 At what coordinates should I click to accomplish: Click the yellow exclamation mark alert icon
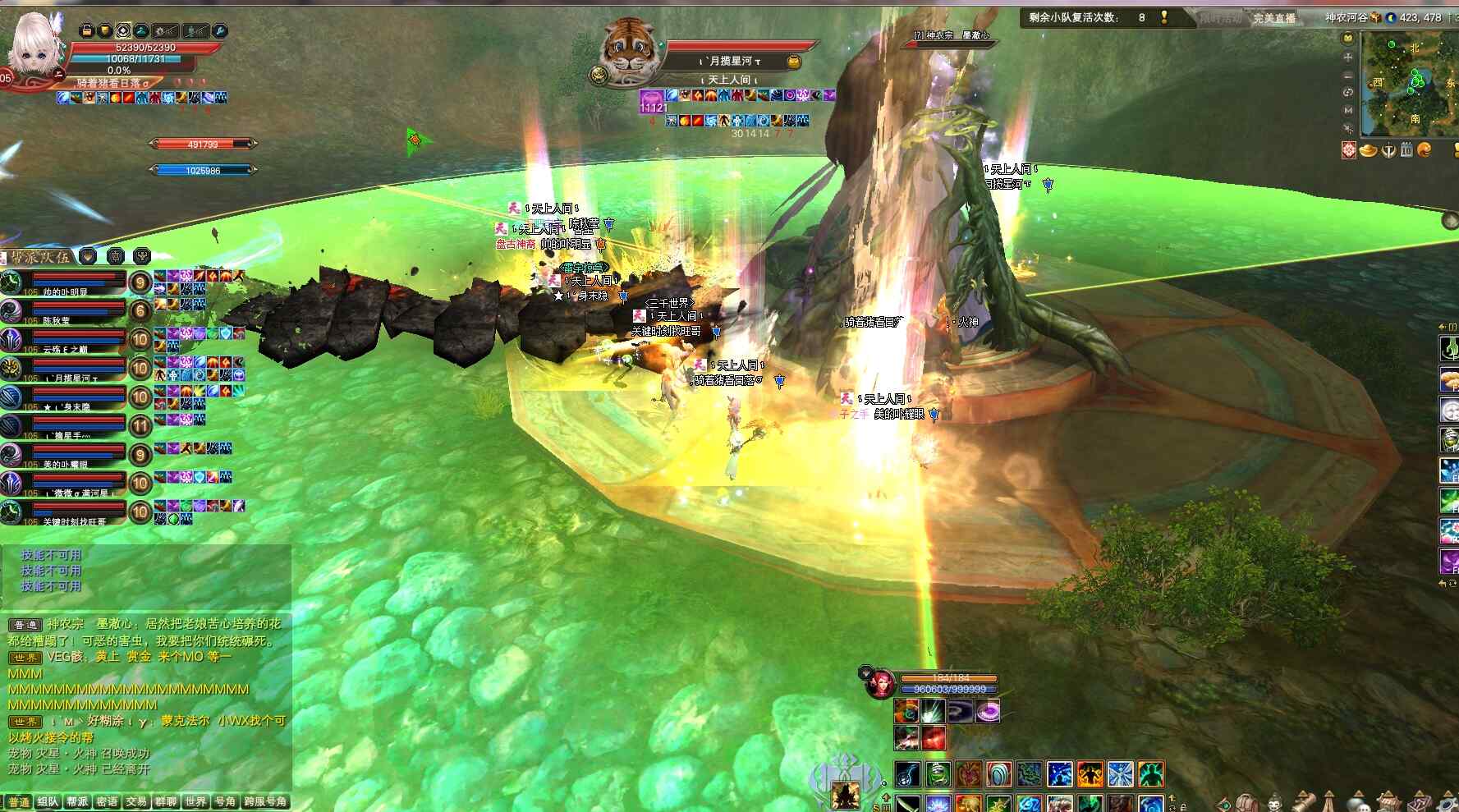[1164, 17]
